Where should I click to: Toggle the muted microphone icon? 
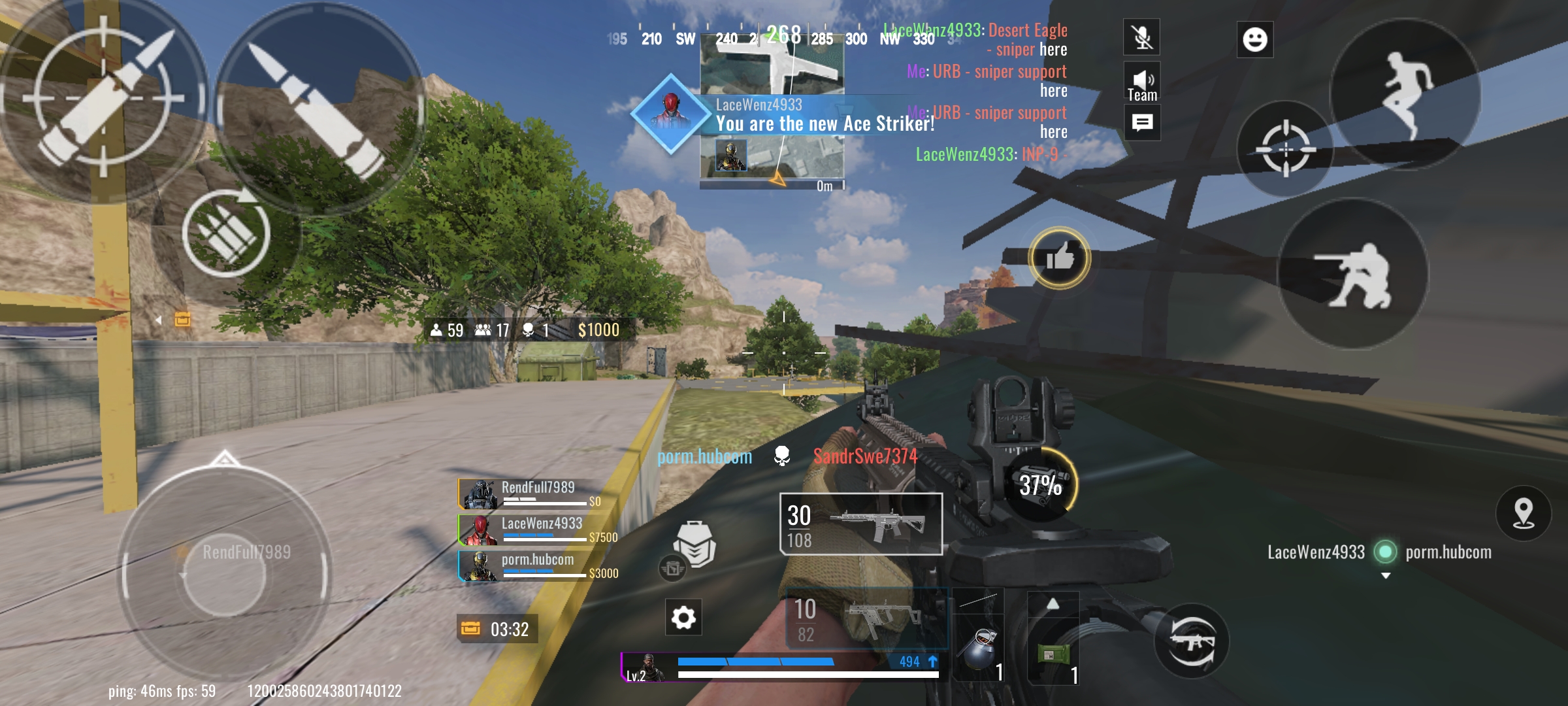(x=1142, y=37)
